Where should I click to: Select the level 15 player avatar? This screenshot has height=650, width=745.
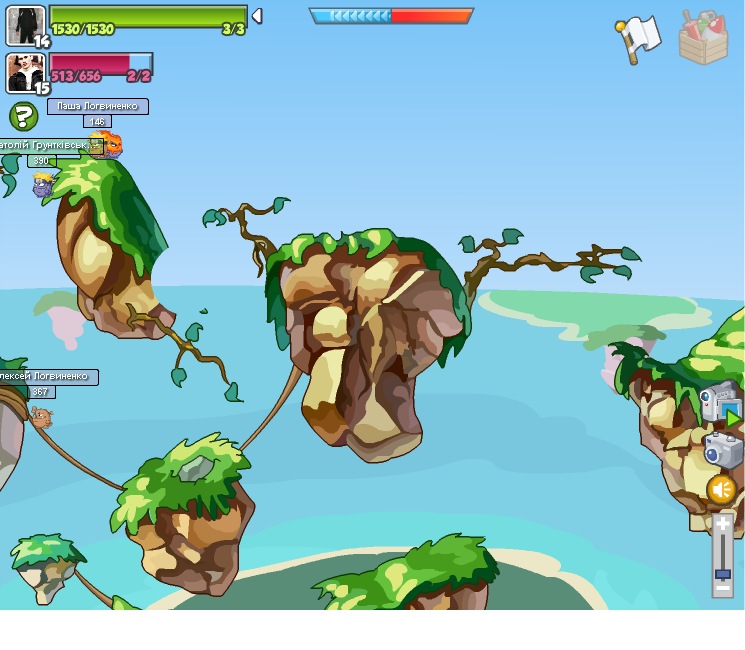(x=25, y=72)
